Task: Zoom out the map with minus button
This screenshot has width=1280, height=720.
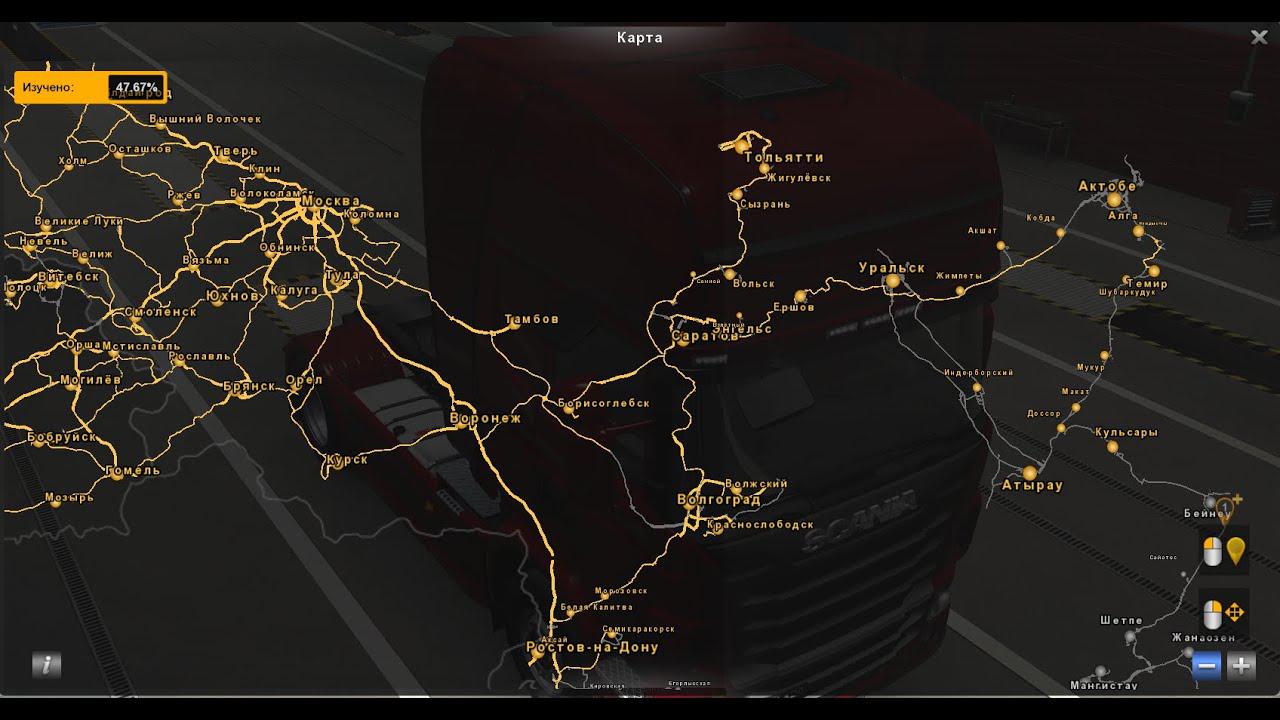Action: point(1207,665)
